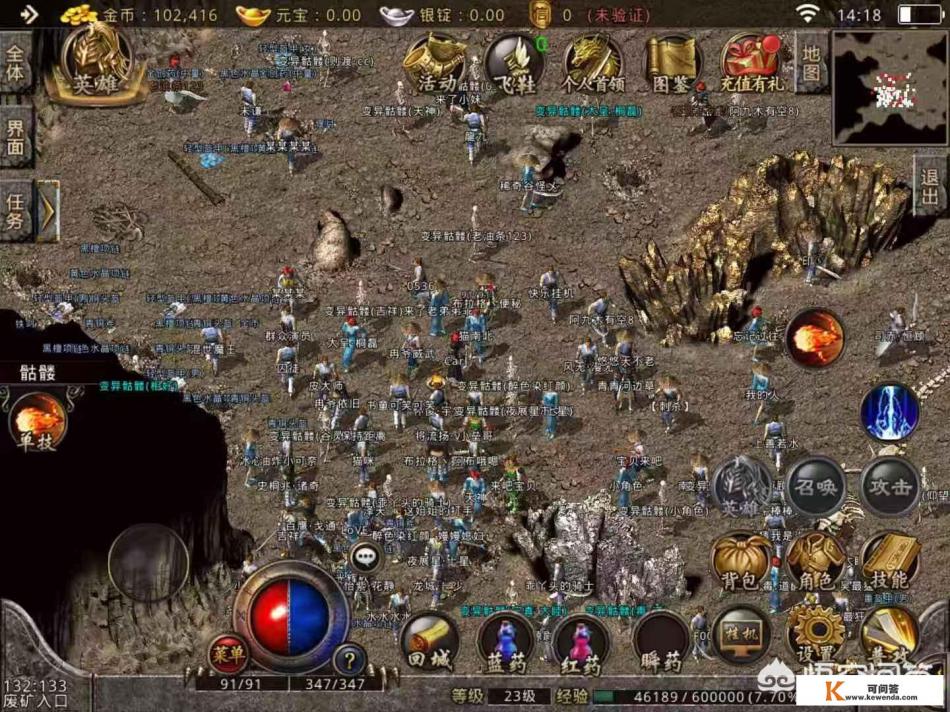Activate the 单技 single-skill fireball button
The image size is (950, 712).
tap(39, 420)
